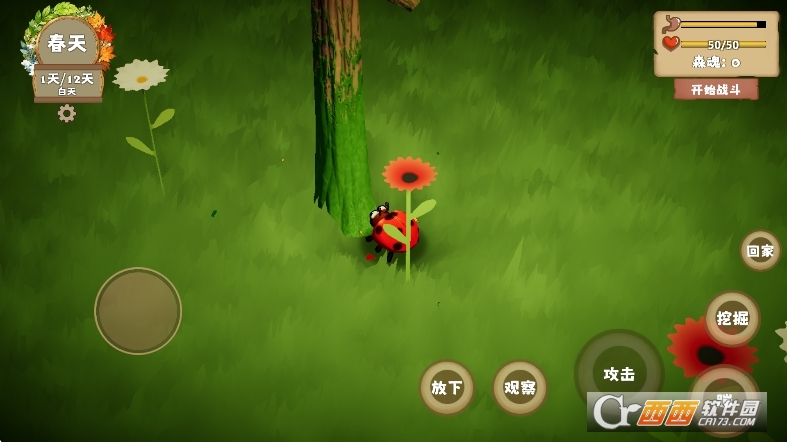The width and height of the screenshot is (787, 442).
Task: Tap the 开始战斗 start battle button
Action: point(715,89)
